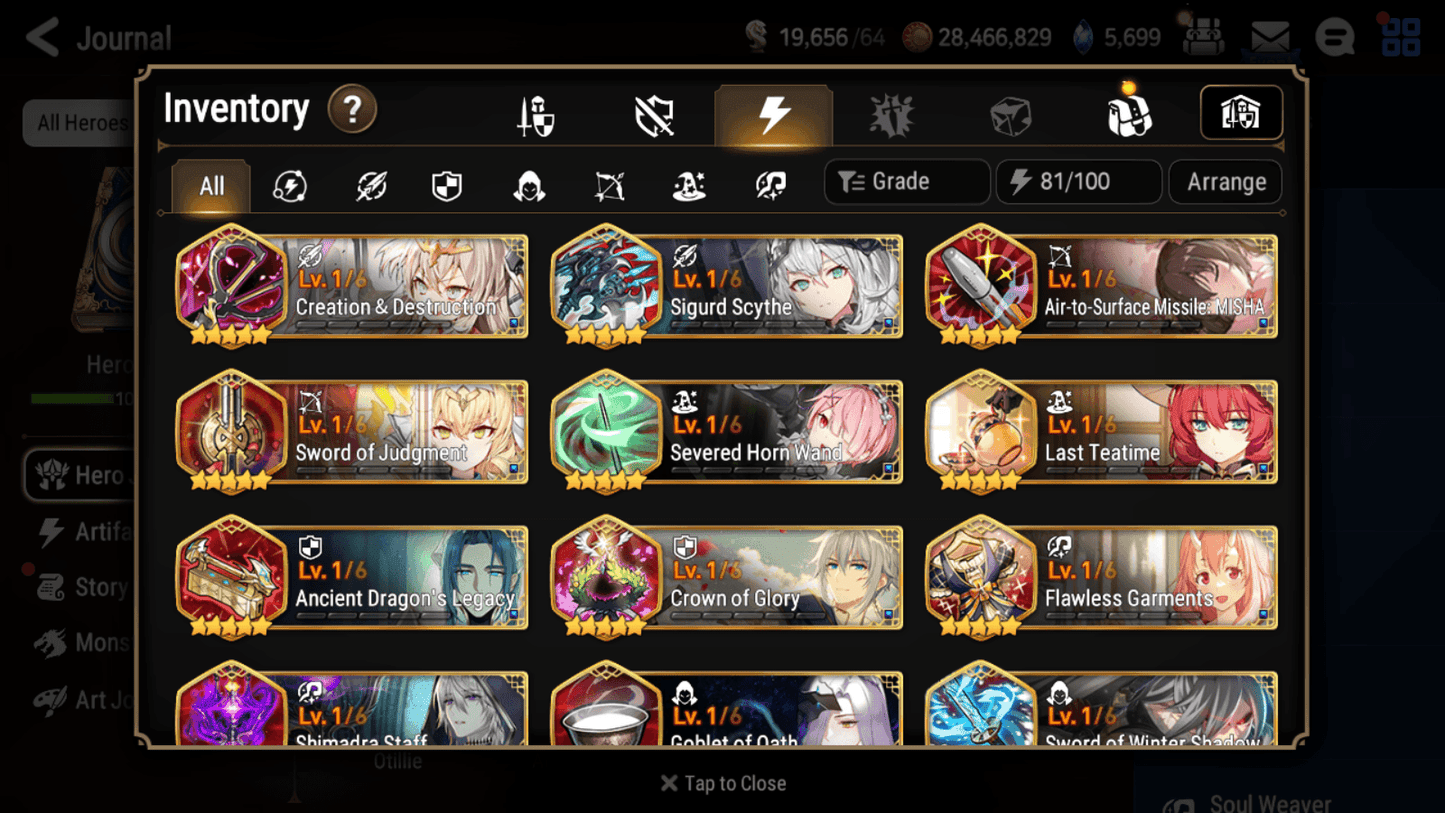Toggle the Knight shield artifact filter

[447, 183]
